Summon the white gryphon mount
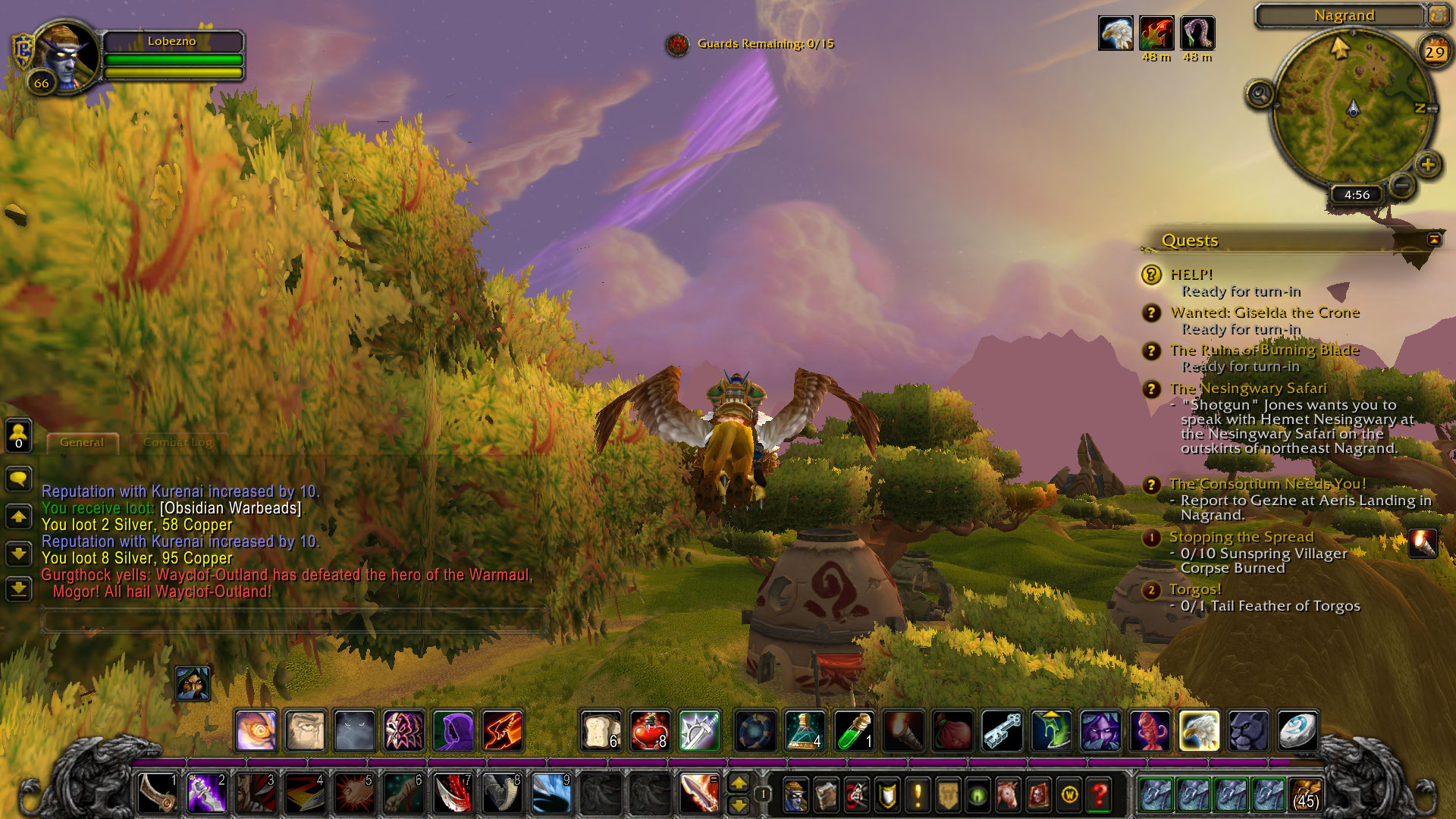This screenshot has width=1456, height=819. 1199,730
